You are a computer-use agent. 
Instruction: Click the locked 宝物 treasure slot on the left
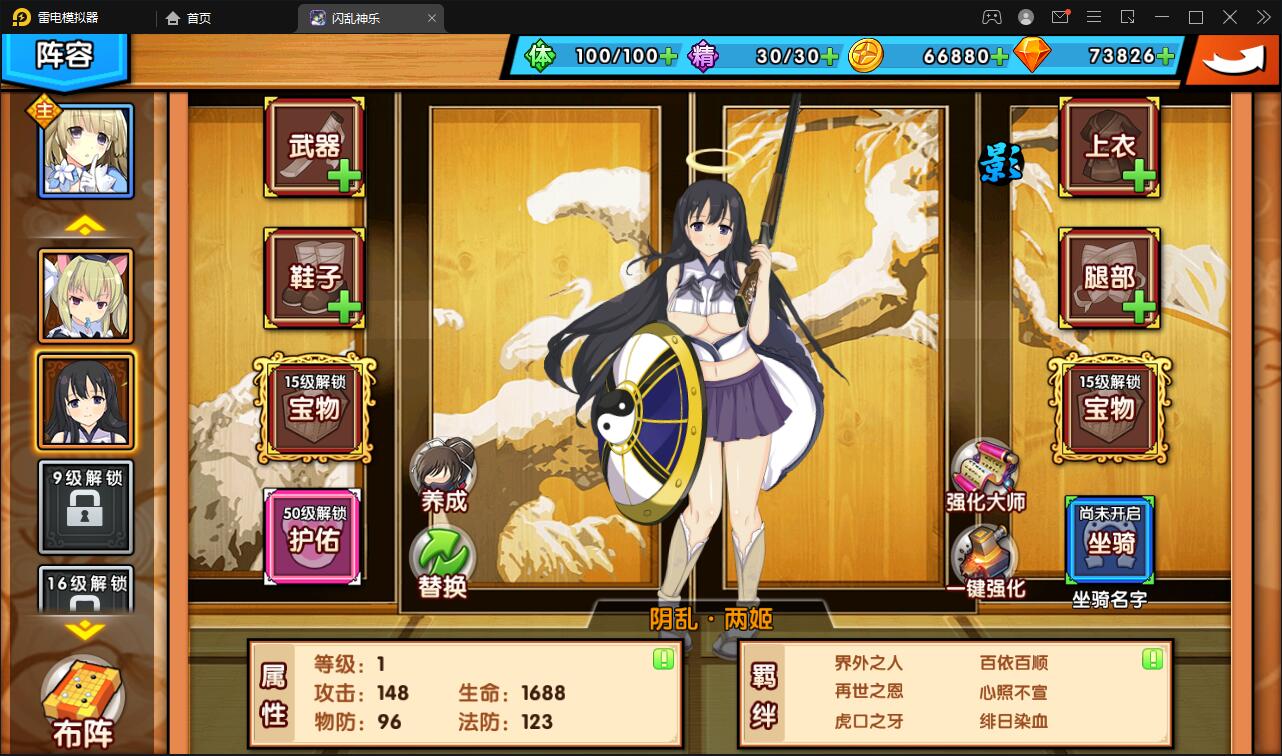(x=313, y=410)
